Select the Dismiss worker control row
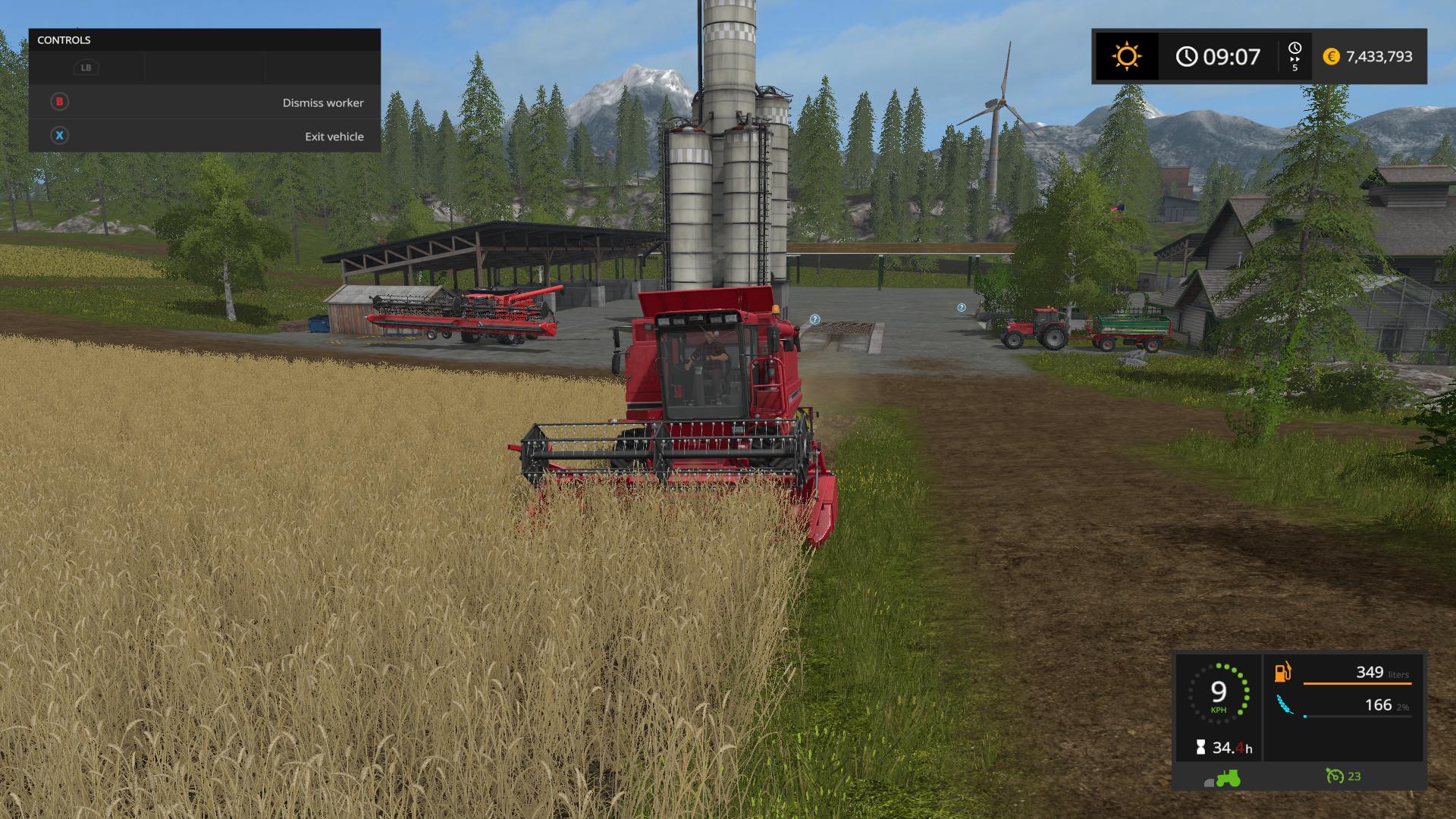1456x819 pixels. tap(205, 102)
